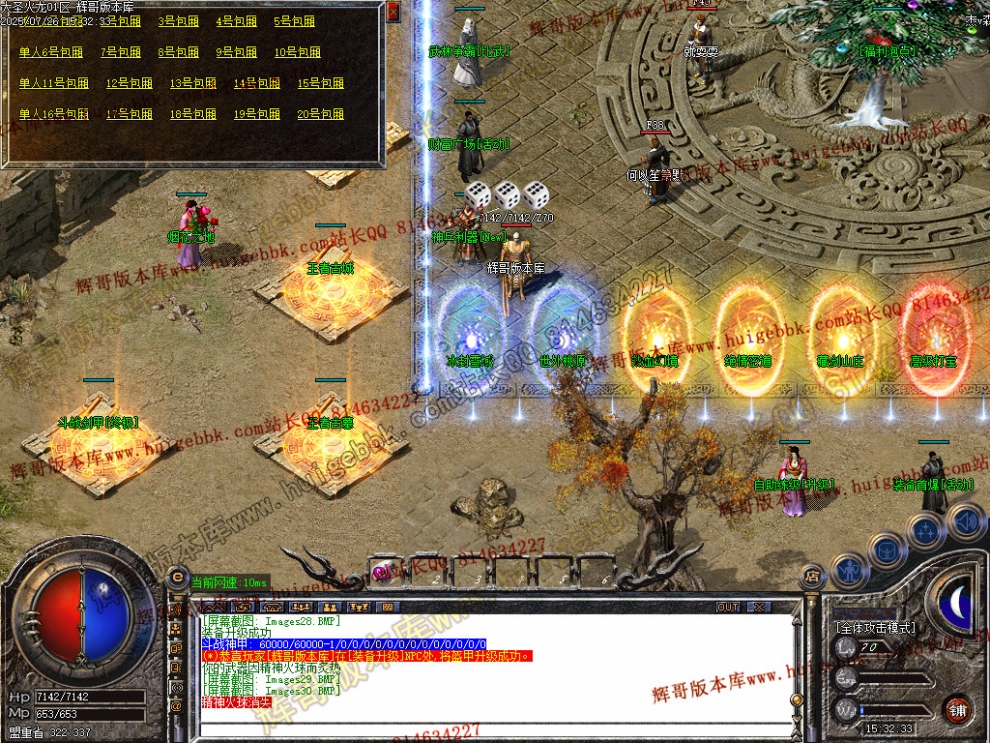Open the skills sparkle icon
Screen dimensions: 990x743
(x=926, y=530)
